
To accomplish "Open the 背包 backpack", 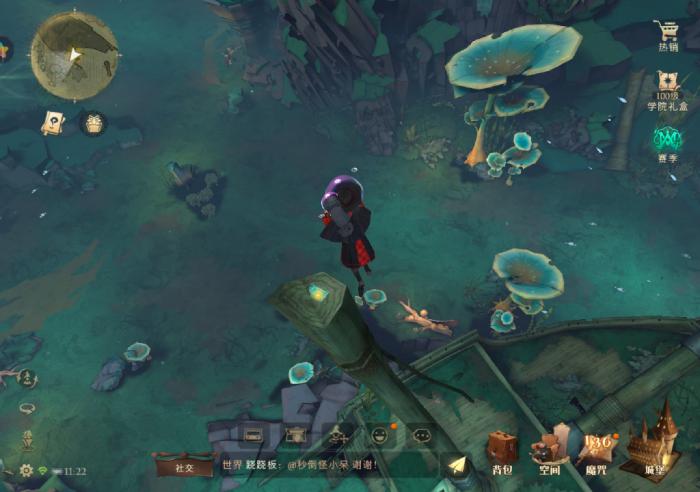I will coord(503,450).
